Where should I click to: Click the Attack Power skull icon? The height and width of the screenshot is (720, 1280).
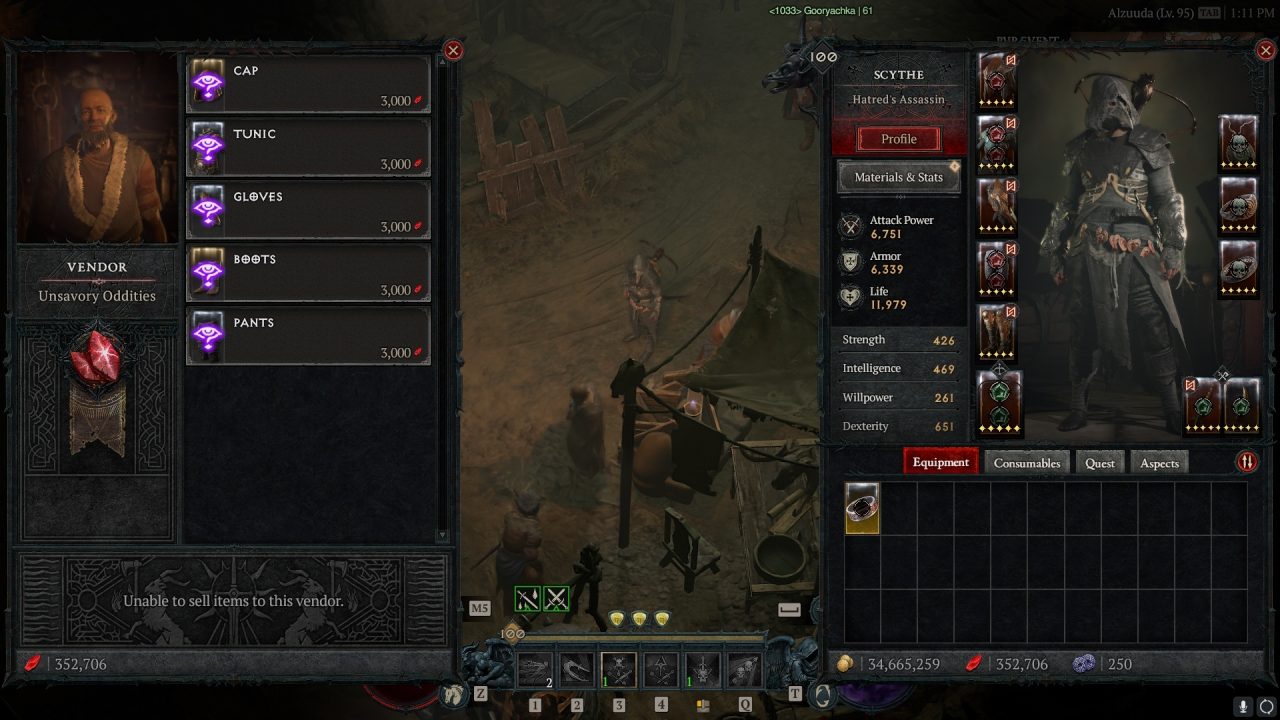click(x=853, y=226)
